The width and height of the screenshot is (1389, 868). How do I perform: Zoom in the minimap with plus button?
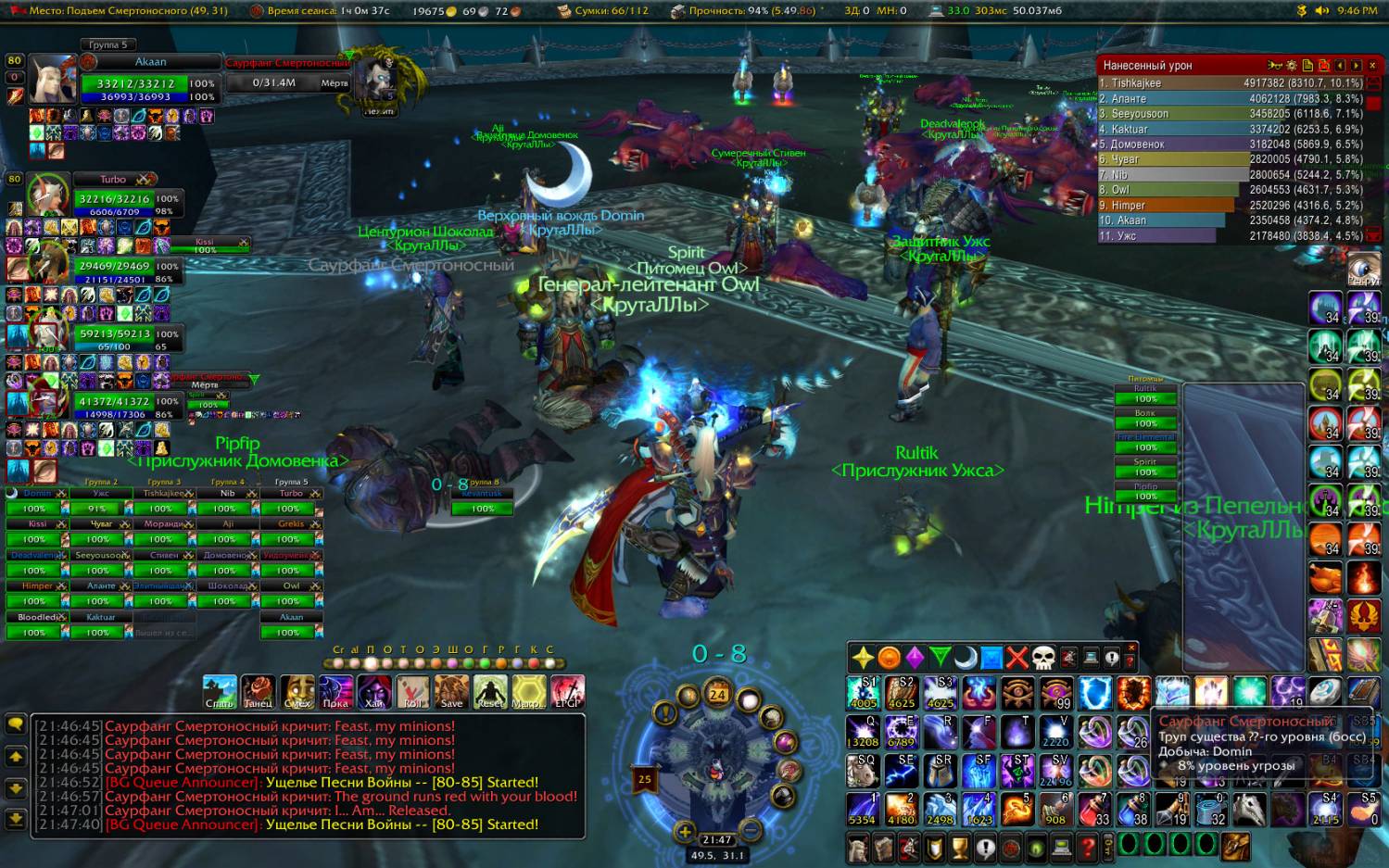point(684,832)
